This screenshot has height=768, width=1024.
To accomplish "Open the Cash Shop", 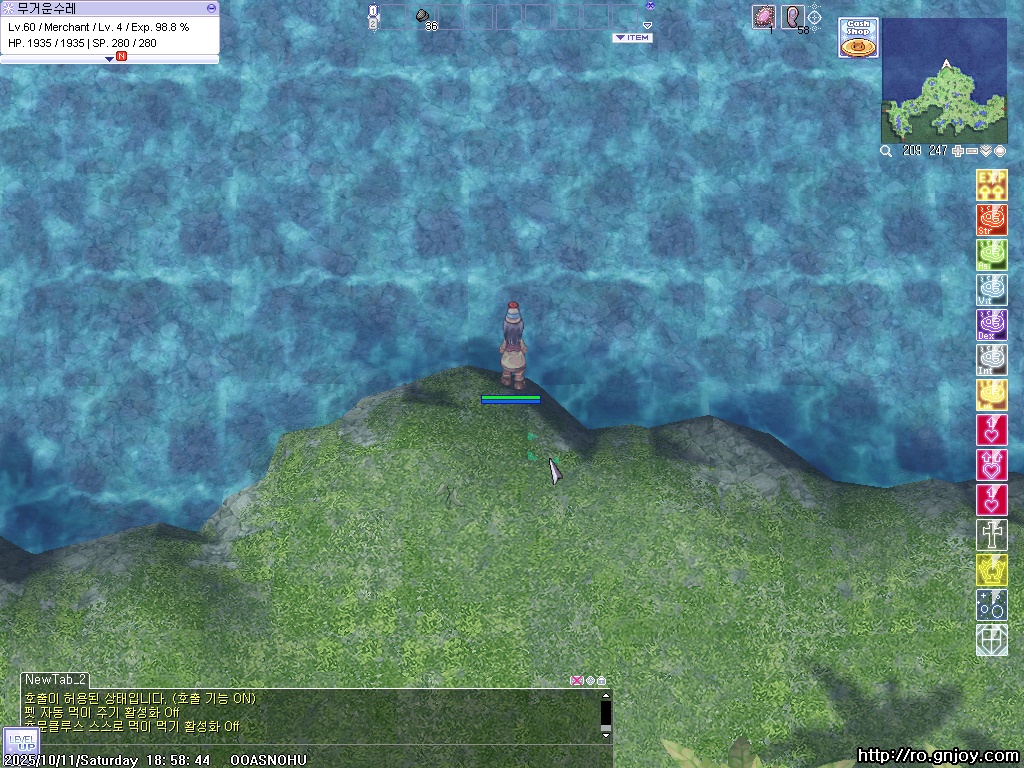I will [857, 38].
